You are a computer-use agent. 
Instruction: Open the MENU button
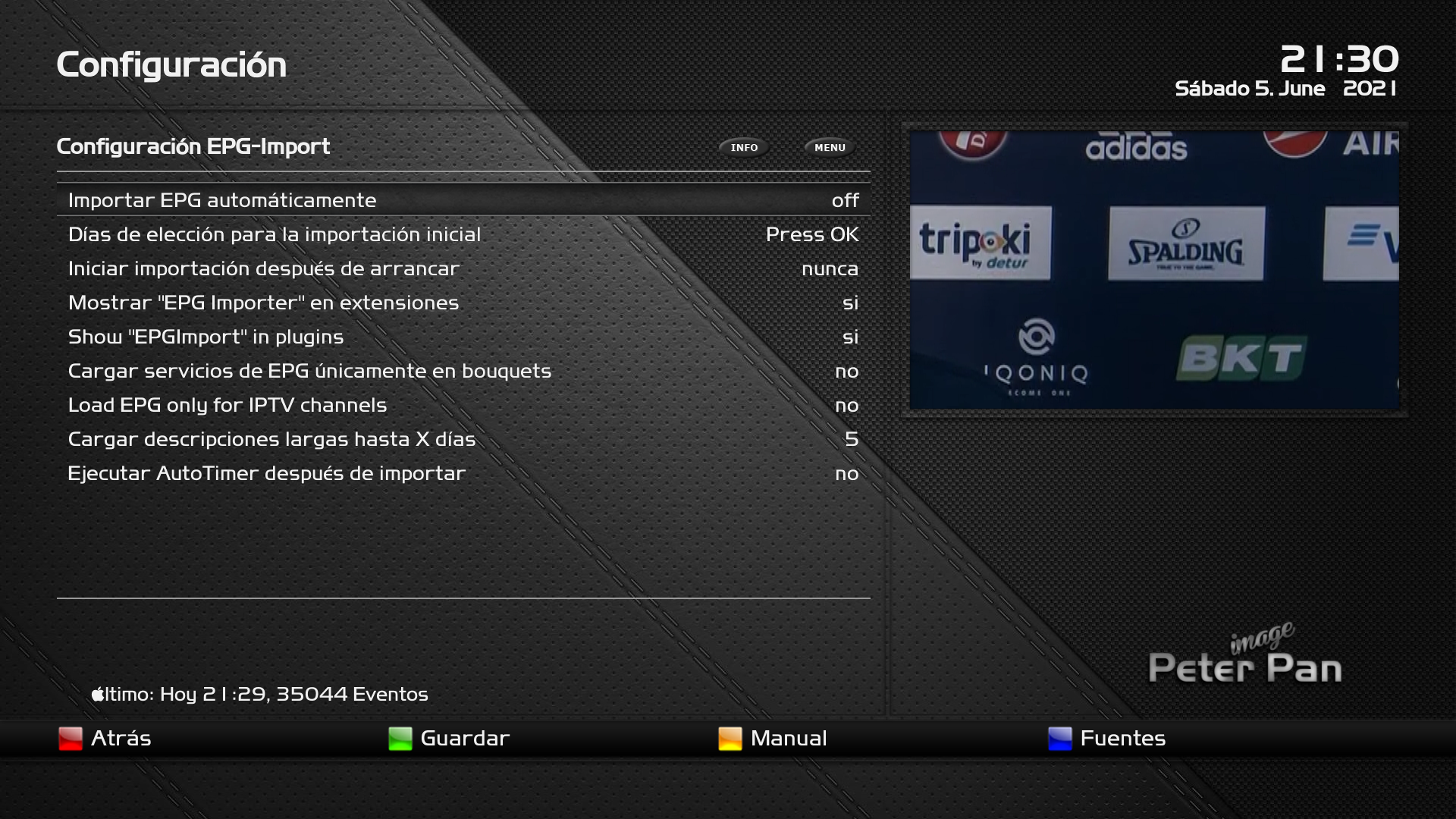click(830, 148)
